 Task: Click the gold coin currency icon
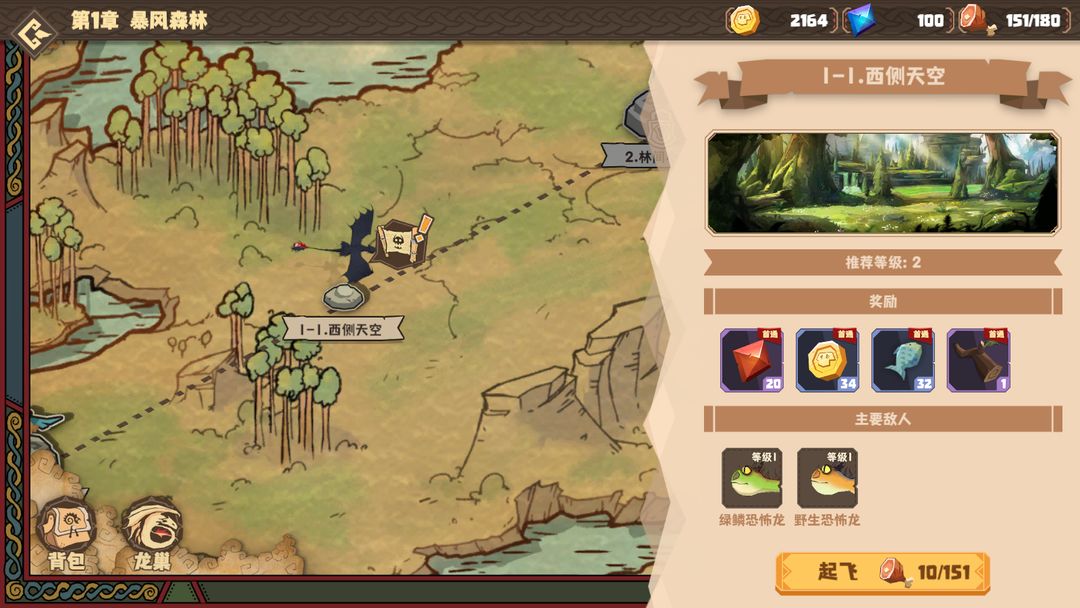point(744,20)
